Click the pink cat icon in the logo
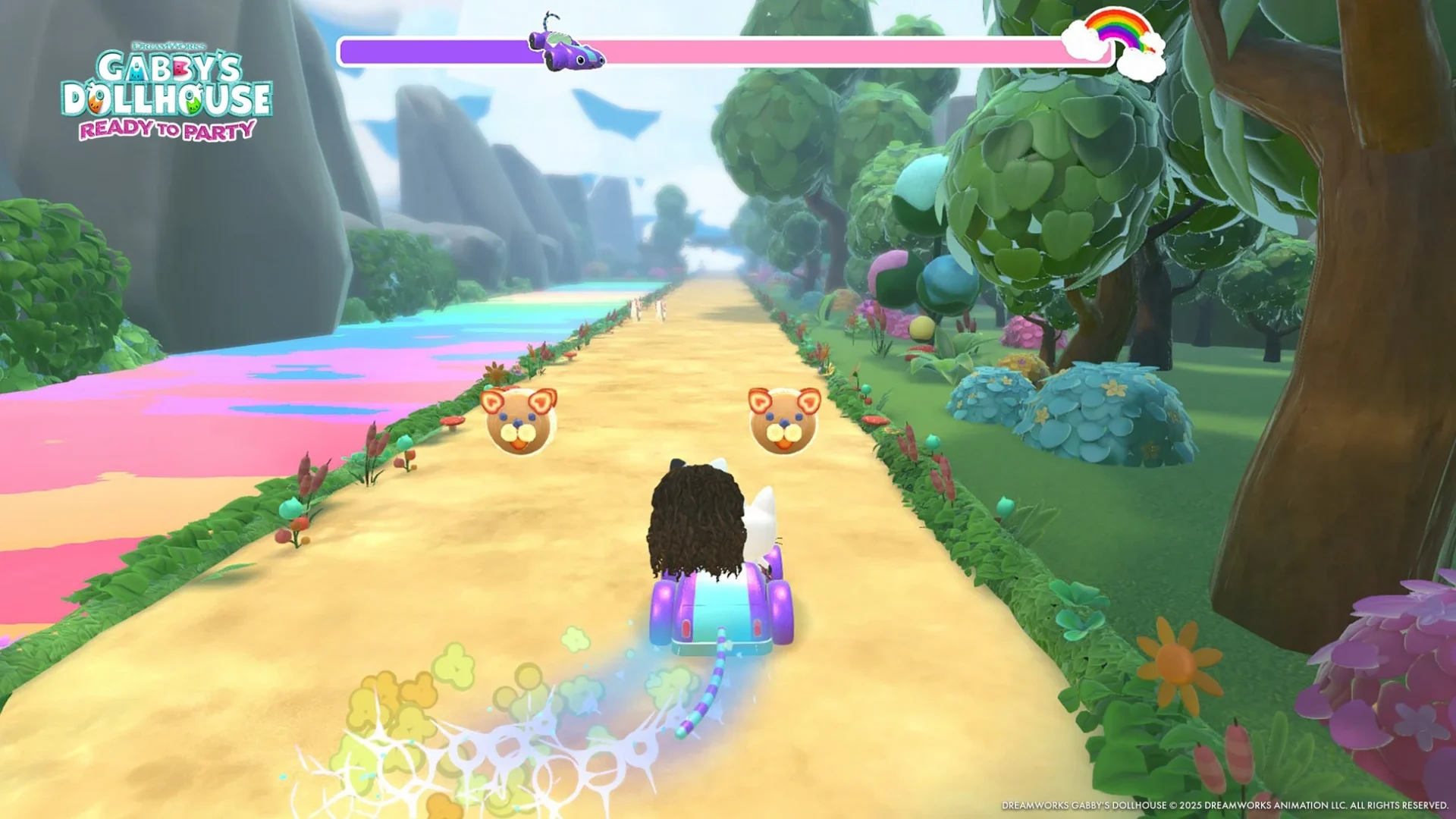The image size is (1456, 819). pyautogui.click(x=180, y=69)
